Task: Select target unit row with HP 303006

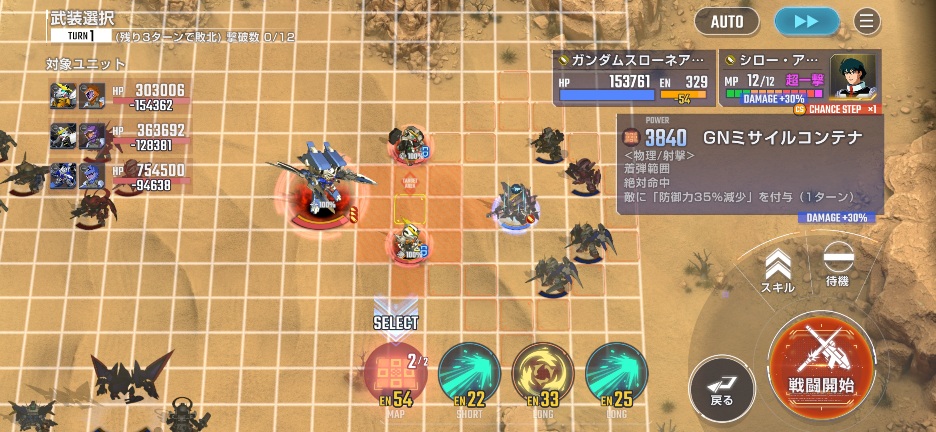Action: [118, 96]
